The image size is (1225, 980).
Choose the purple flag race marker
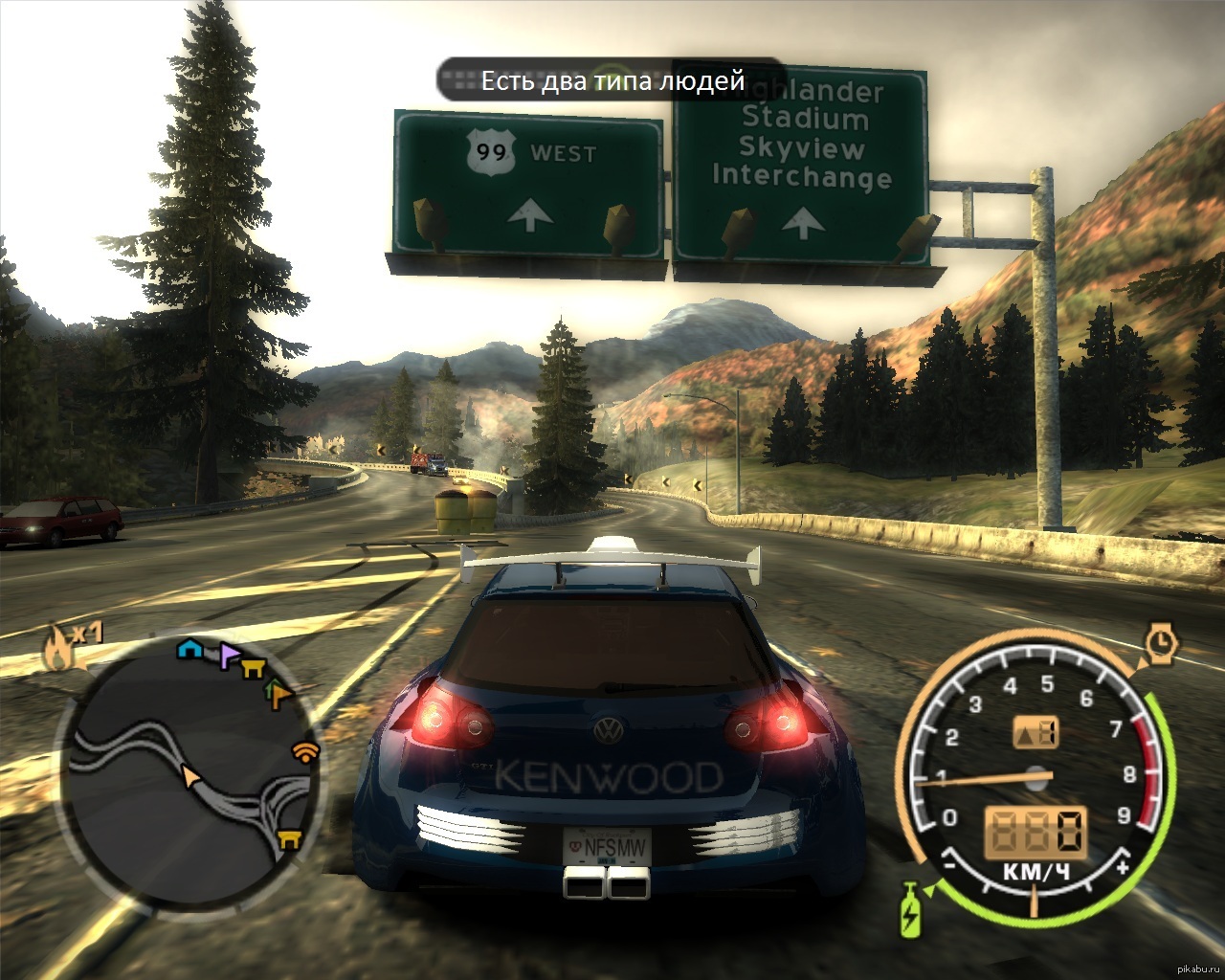click(229, 657)
